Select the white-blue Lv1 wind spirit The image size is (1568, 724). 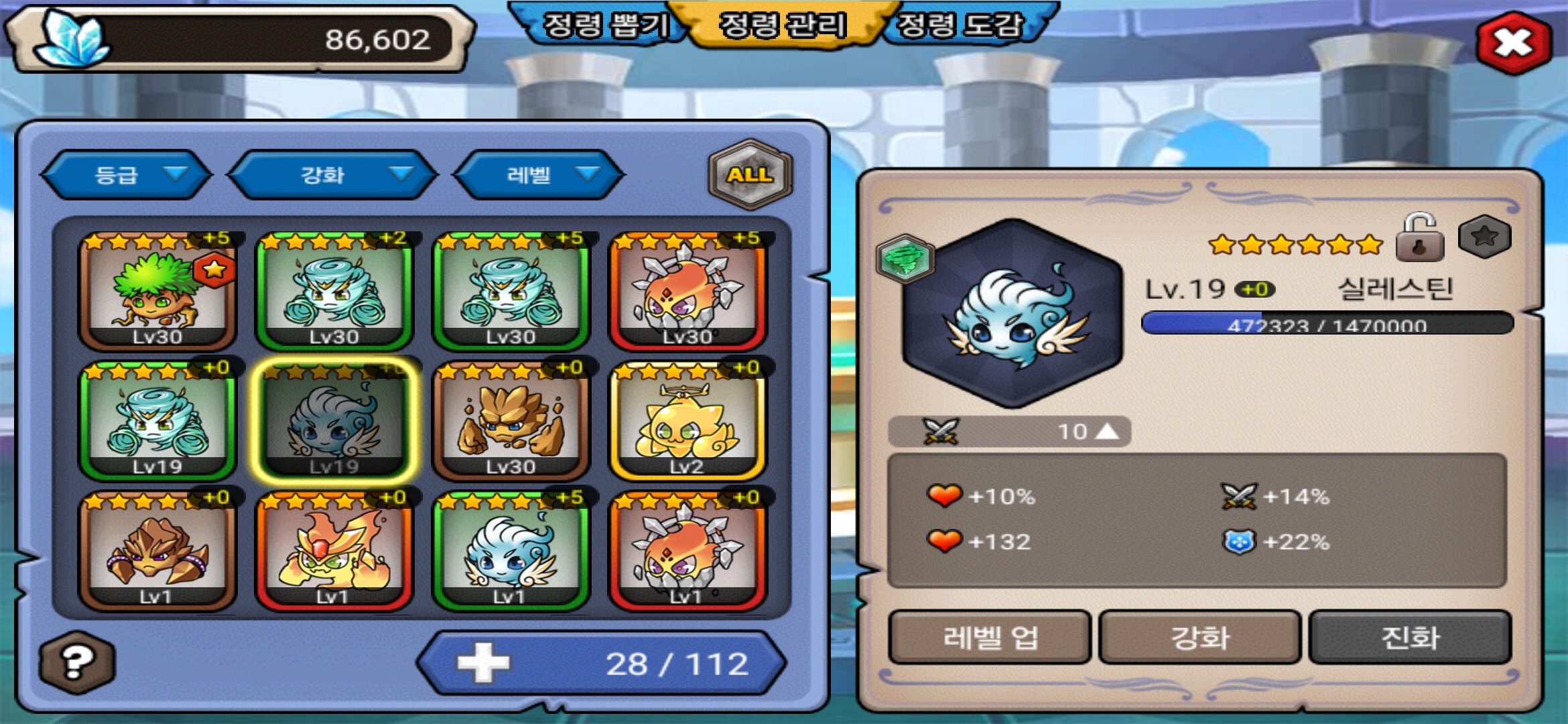[x=511, y=551]
